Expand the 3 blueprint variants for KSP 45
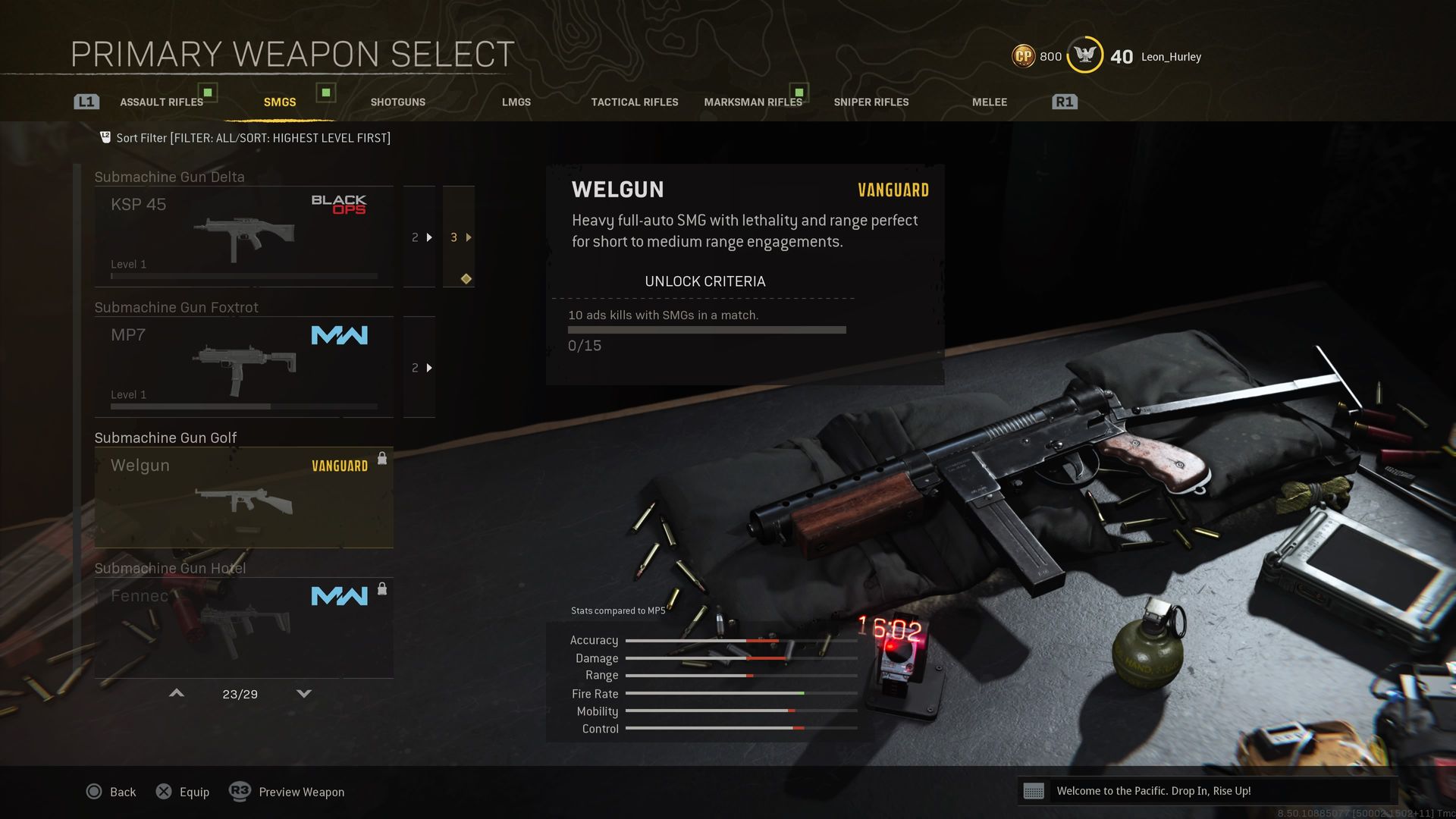 457,237
